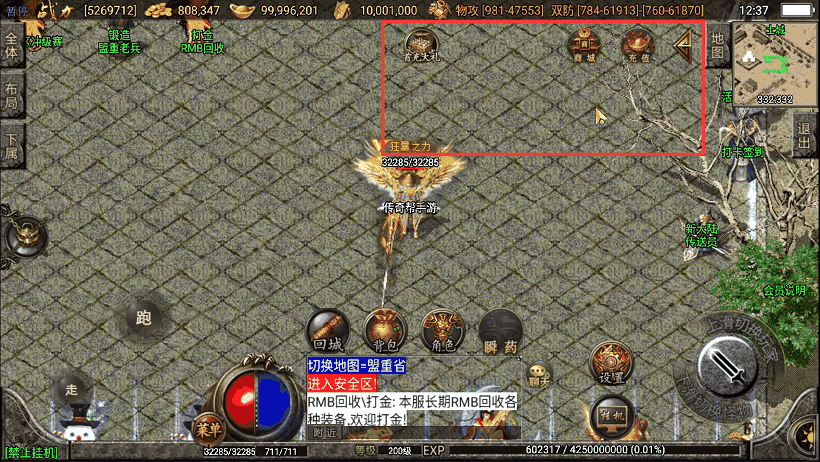Toggle the 跑 run button
The height and width of the screenshot is (462, 820).
(x=143, y=319)
